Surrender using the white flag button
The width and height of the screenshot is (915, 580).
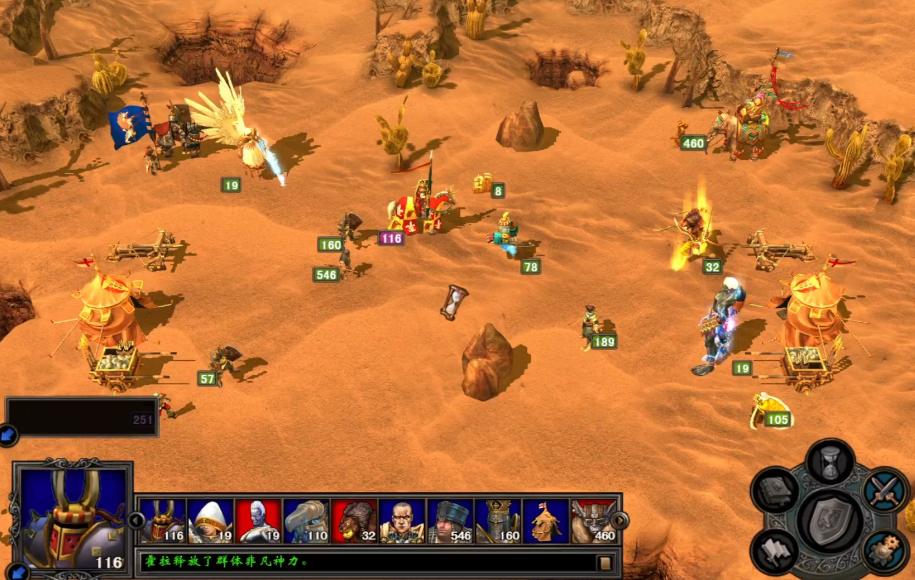coord(776,548)
